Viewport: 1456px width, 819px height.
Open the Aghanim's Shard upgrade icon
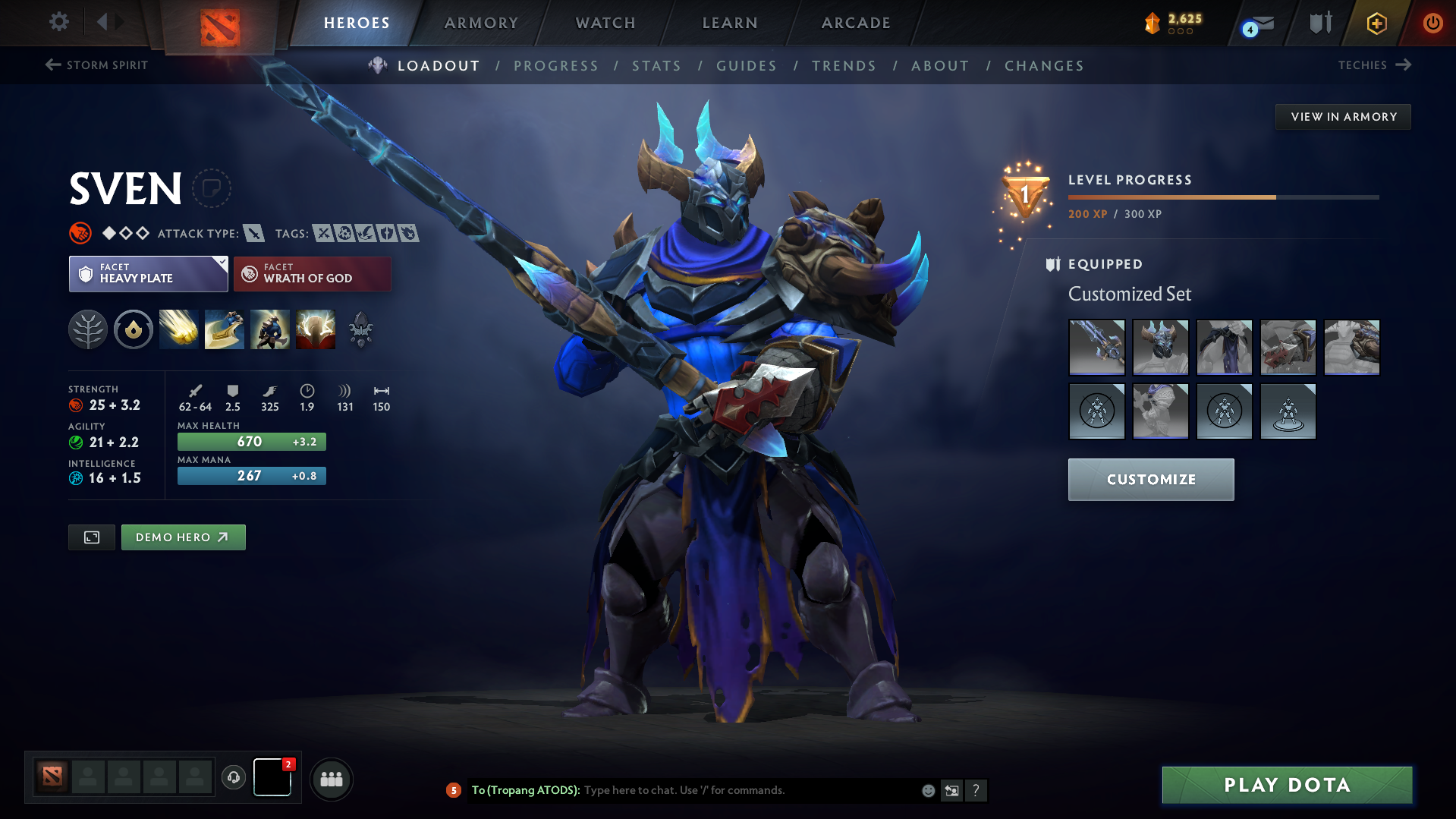coord(360,329)
